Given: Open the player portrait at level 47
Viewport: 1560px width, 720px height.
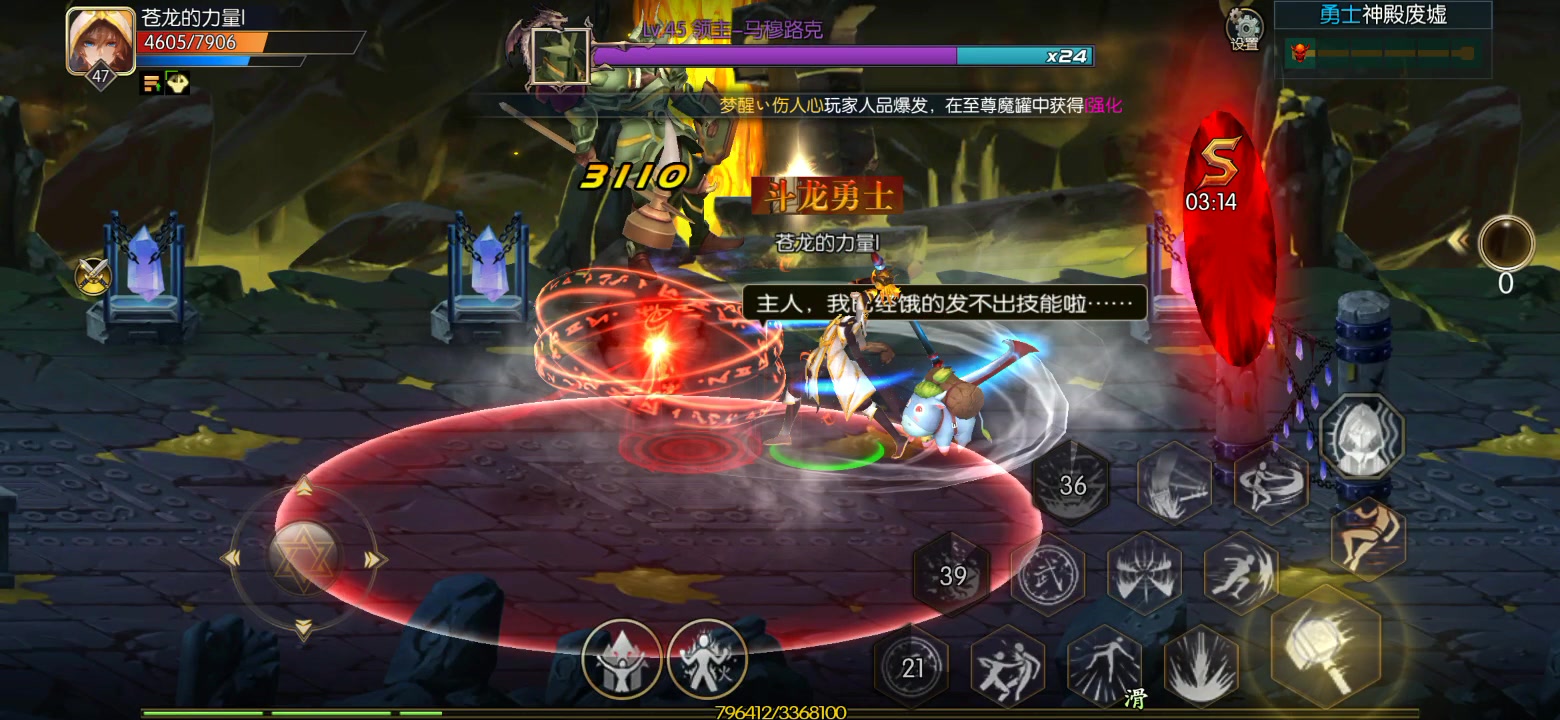Looking at the screenshot, I should point(100,42).
